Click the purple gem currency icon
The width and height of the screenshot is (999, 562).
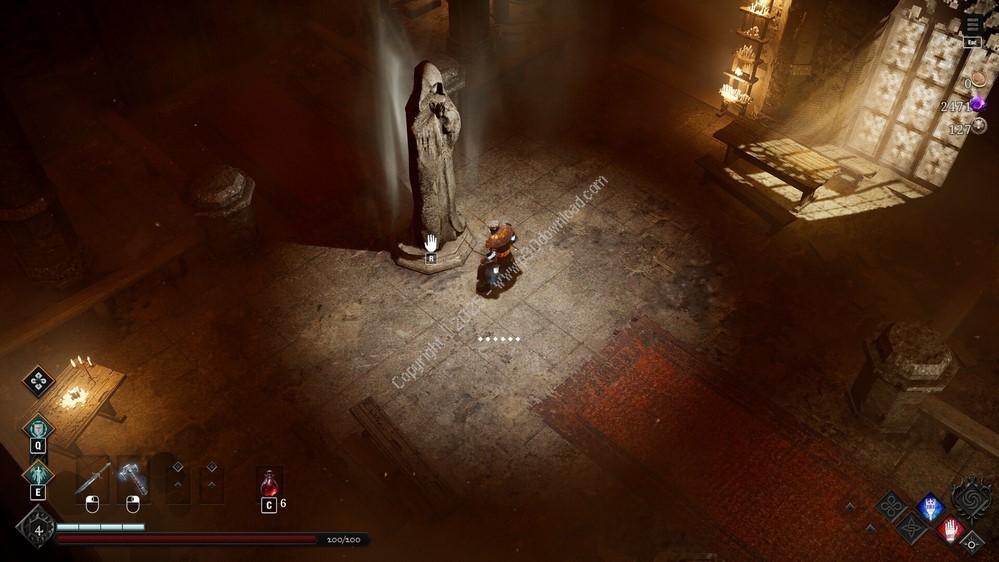click(x=978, y=105)
